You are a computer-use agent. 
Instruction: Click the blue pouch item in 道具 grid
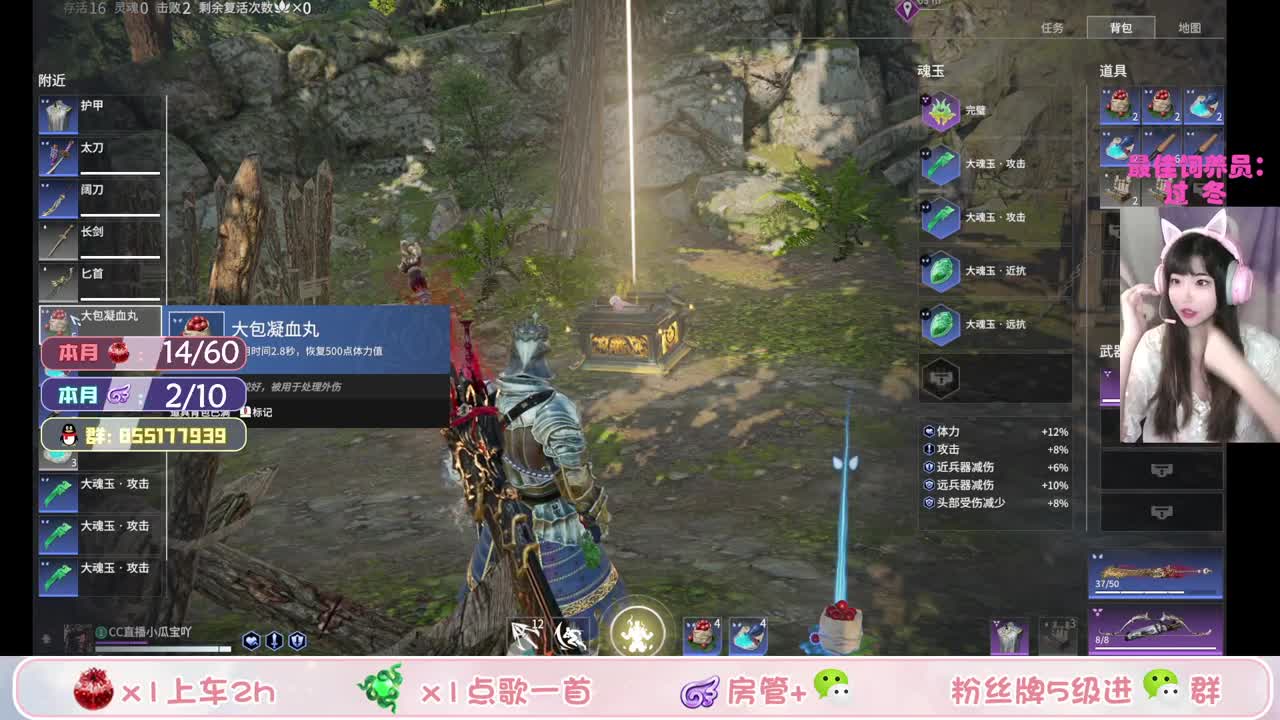coord(1200,105)
